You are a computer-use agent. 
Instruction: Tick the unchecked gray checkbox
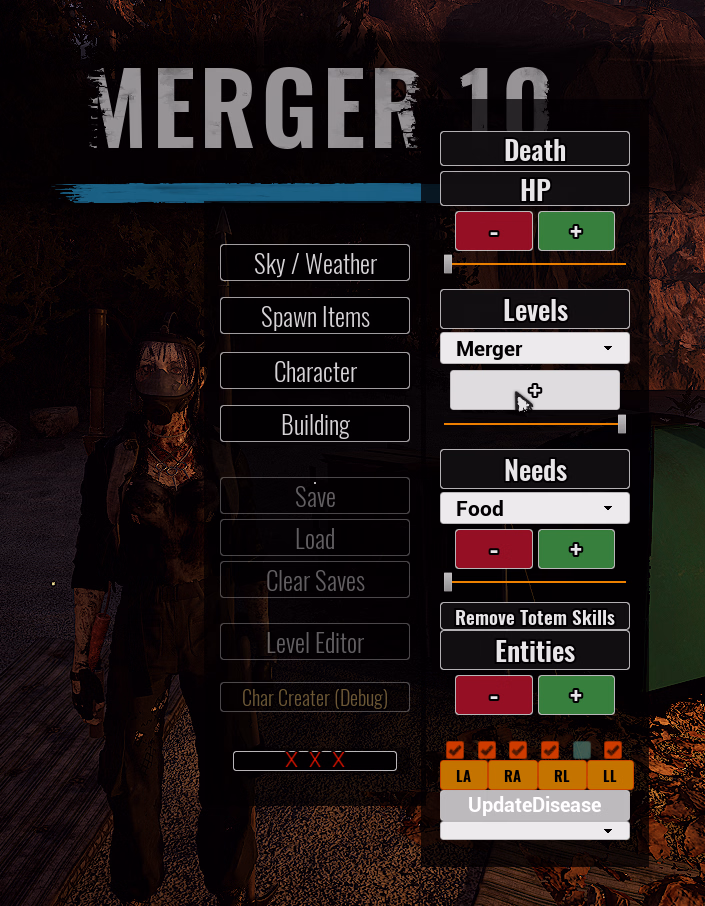click(x=582, y=749)
